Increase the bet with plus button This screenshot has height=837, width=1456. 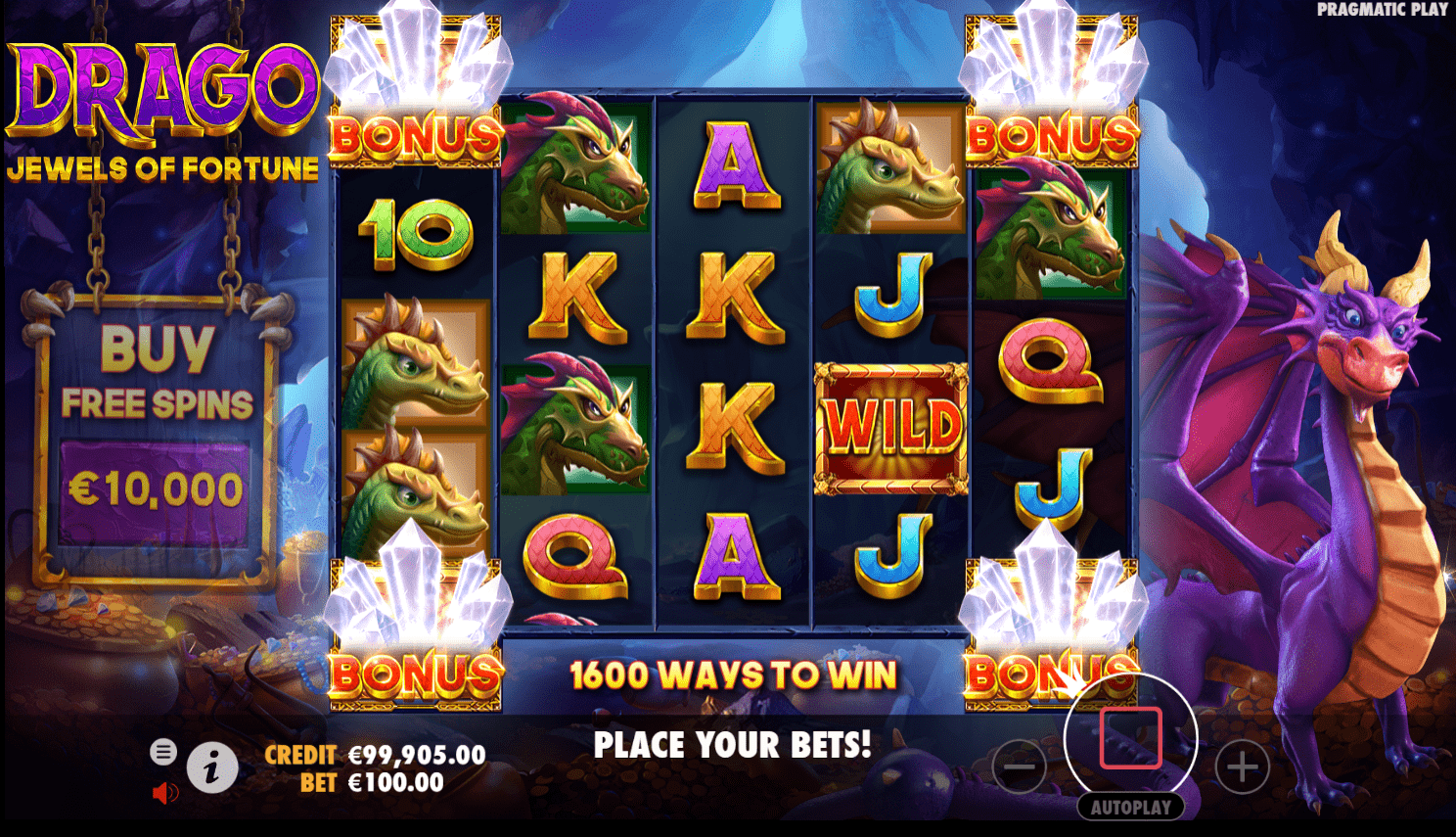1242,767
